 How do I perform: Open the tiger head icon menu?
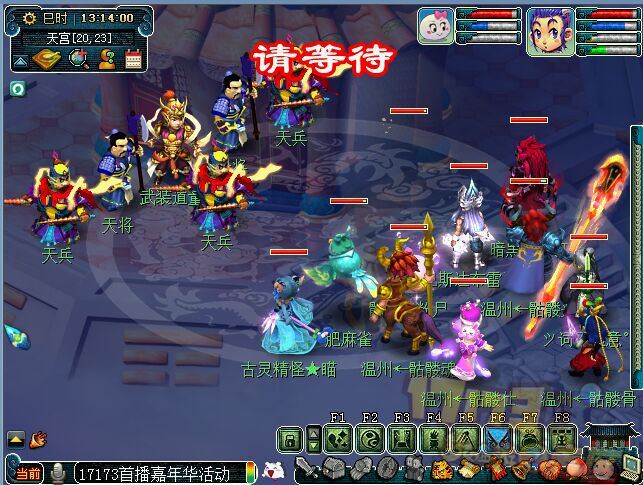click(x=440, y=469)
